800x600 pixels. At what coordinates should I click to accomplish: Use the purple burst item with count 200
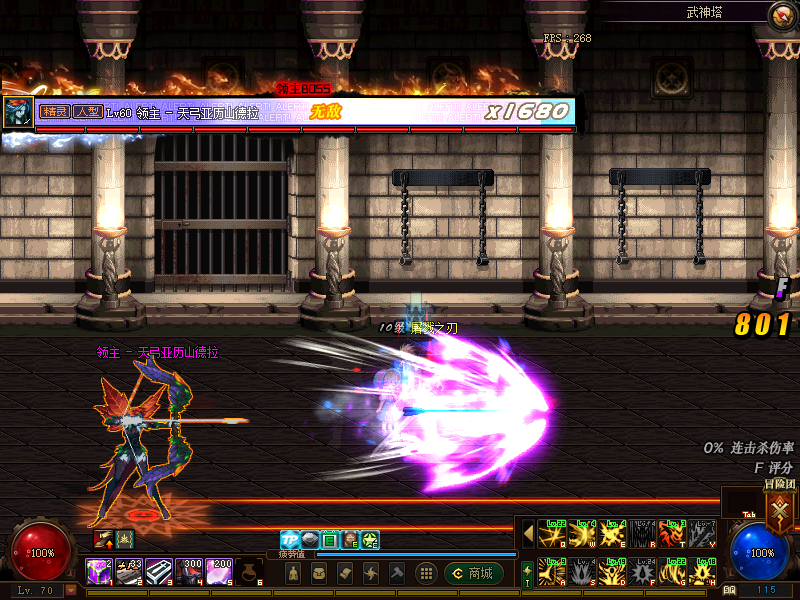tap(219, 572)
